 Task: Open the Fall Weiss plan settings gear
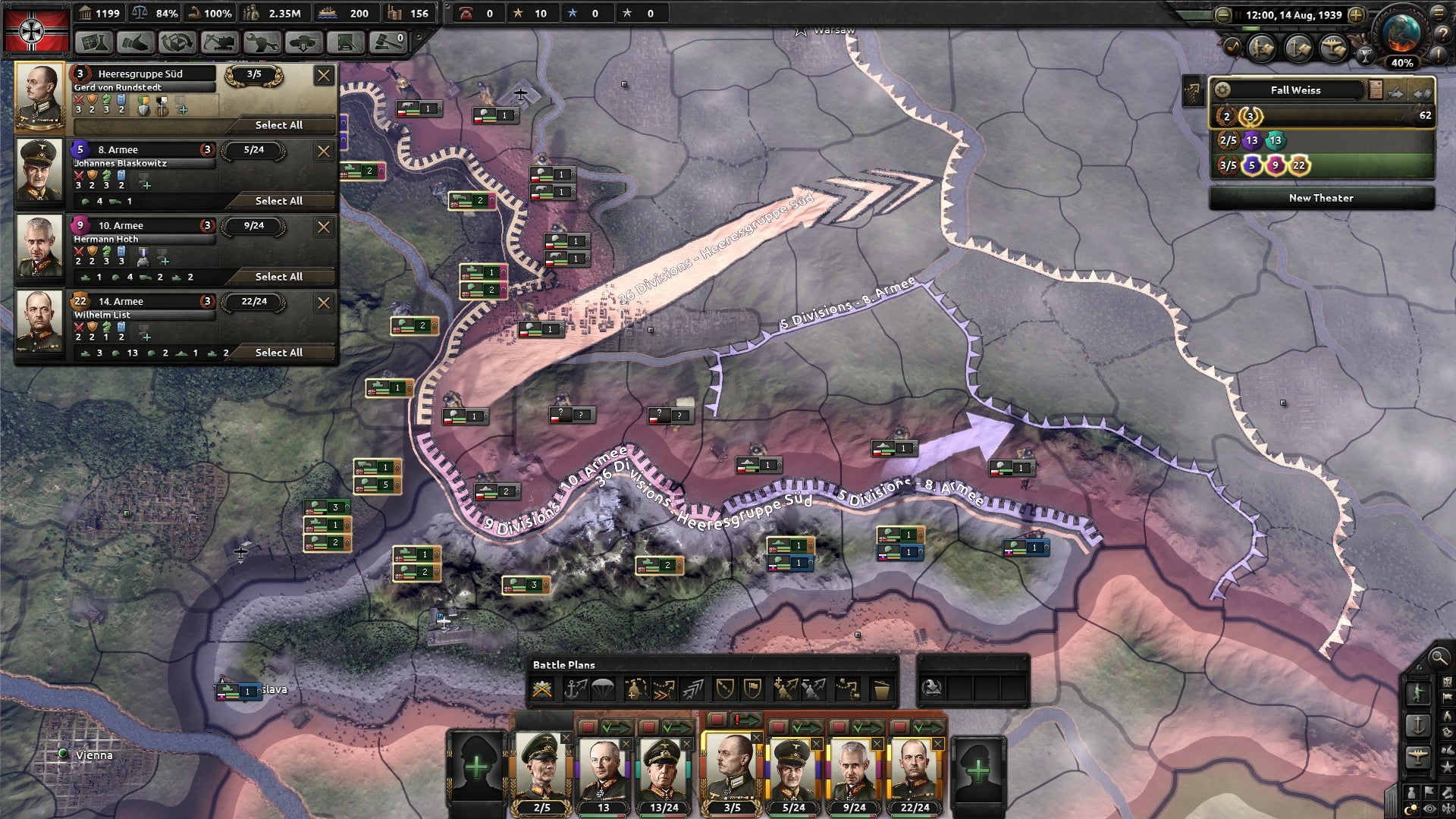[x=1222, y=89]
